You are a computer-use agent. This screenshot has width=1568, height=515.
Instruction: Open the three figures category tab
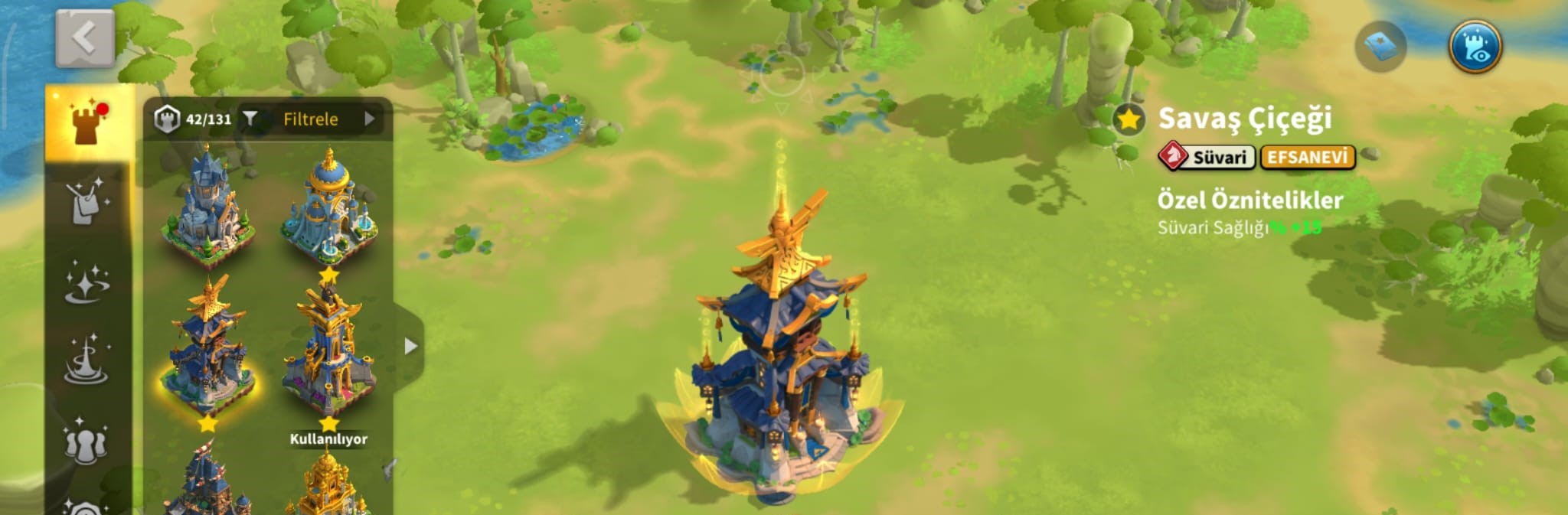[x=87, y=440]
